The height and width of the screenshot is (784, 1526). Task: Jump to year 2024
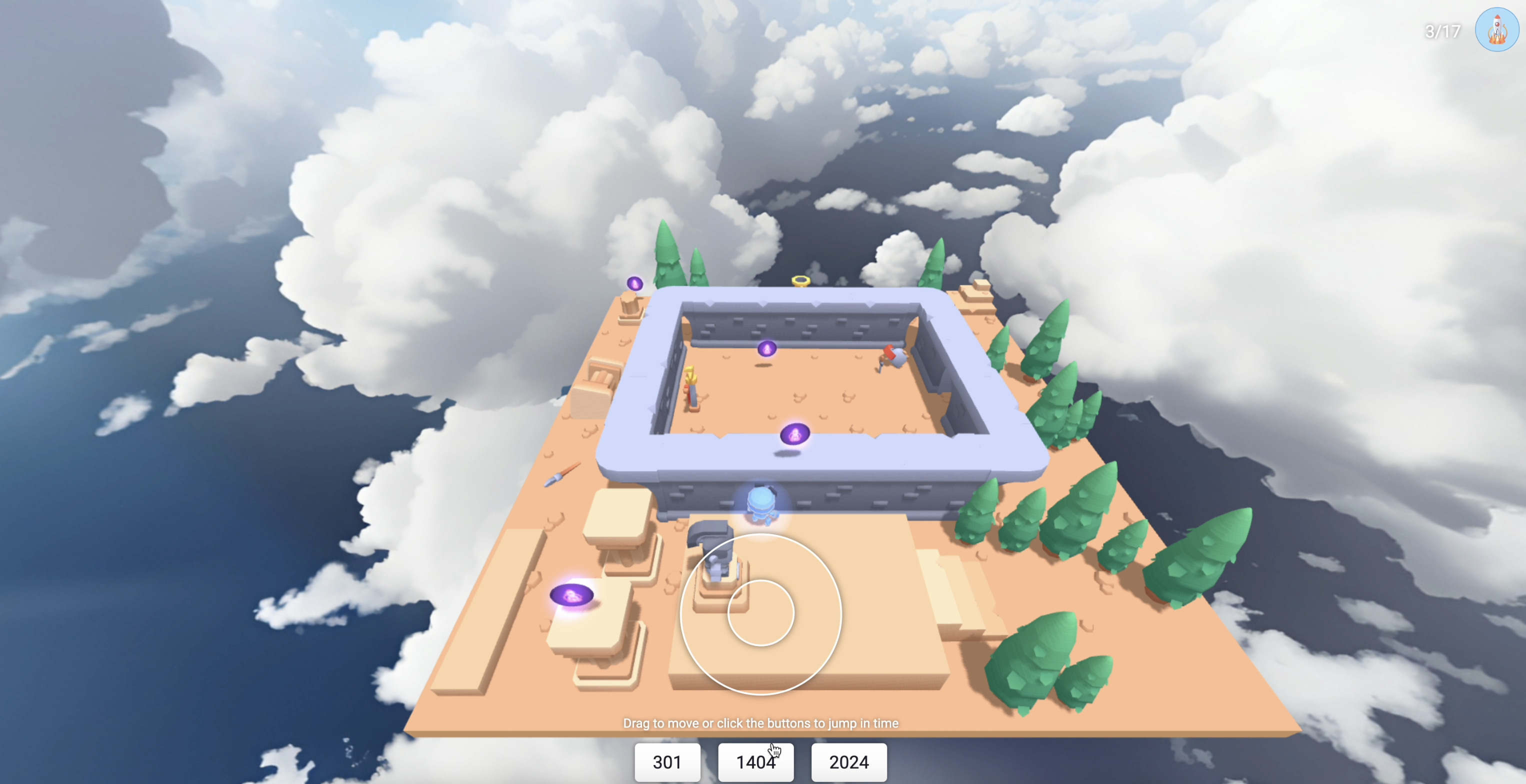pos(849,762)
